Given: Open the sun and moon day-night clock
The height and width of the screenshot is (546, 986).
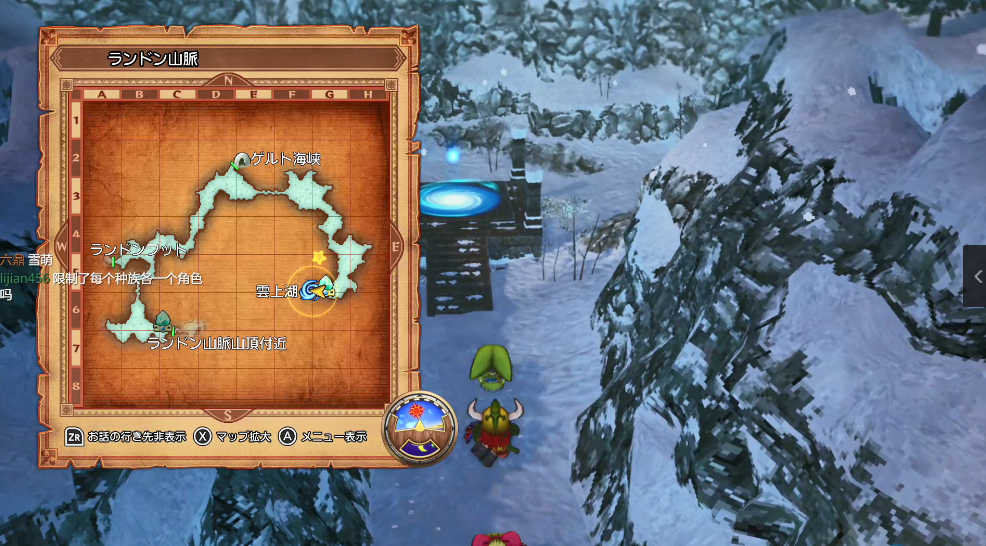Looking at the screenshot, I should 420,428.
